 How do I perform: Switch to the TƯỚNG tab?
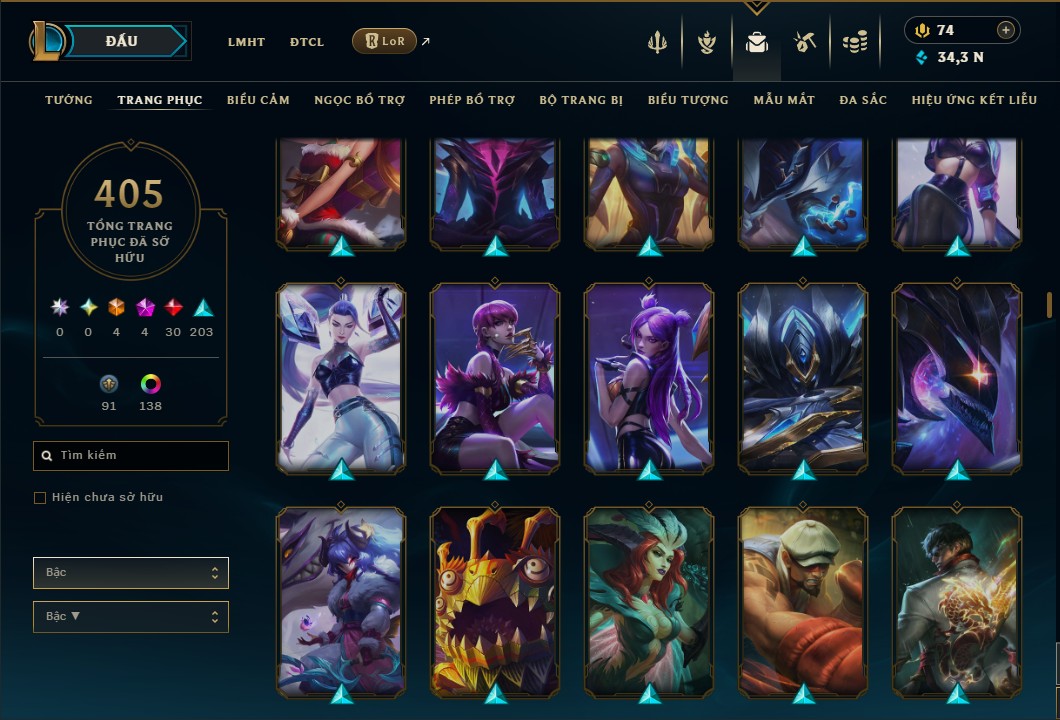pos(69,100)
